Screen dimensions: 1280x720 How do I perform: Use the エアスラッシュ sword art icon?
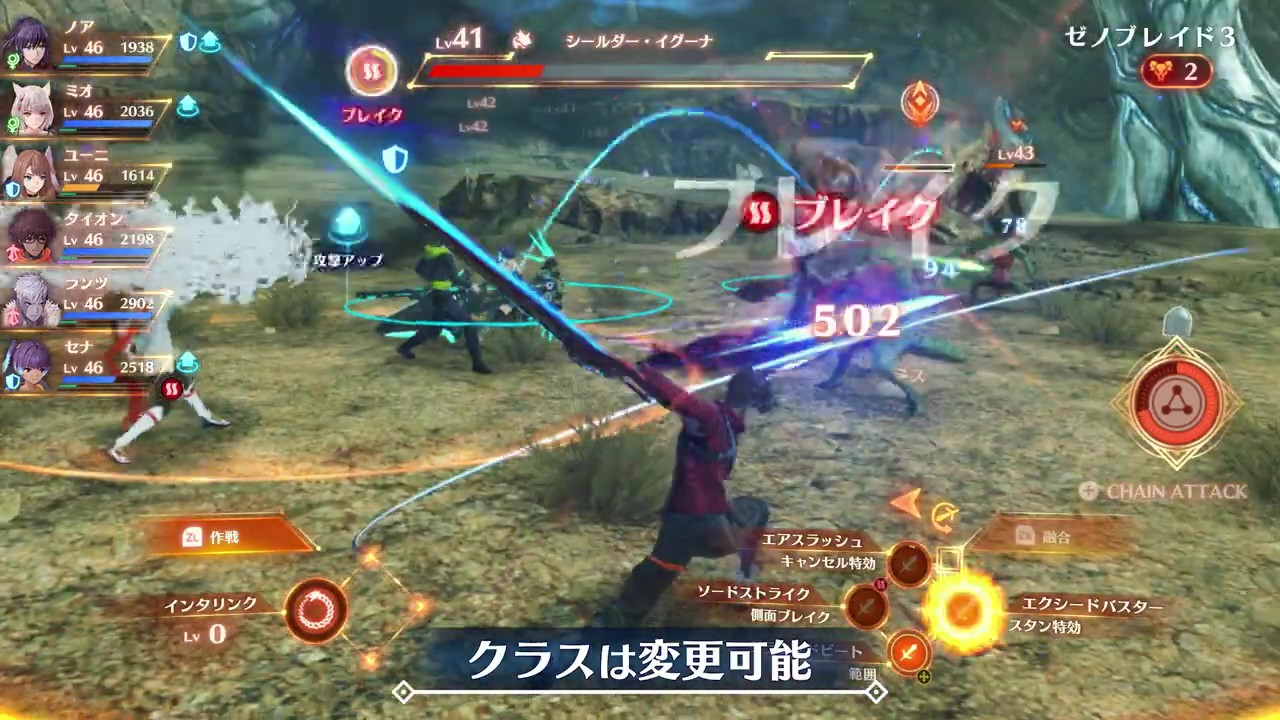click(x=910, y=563)
